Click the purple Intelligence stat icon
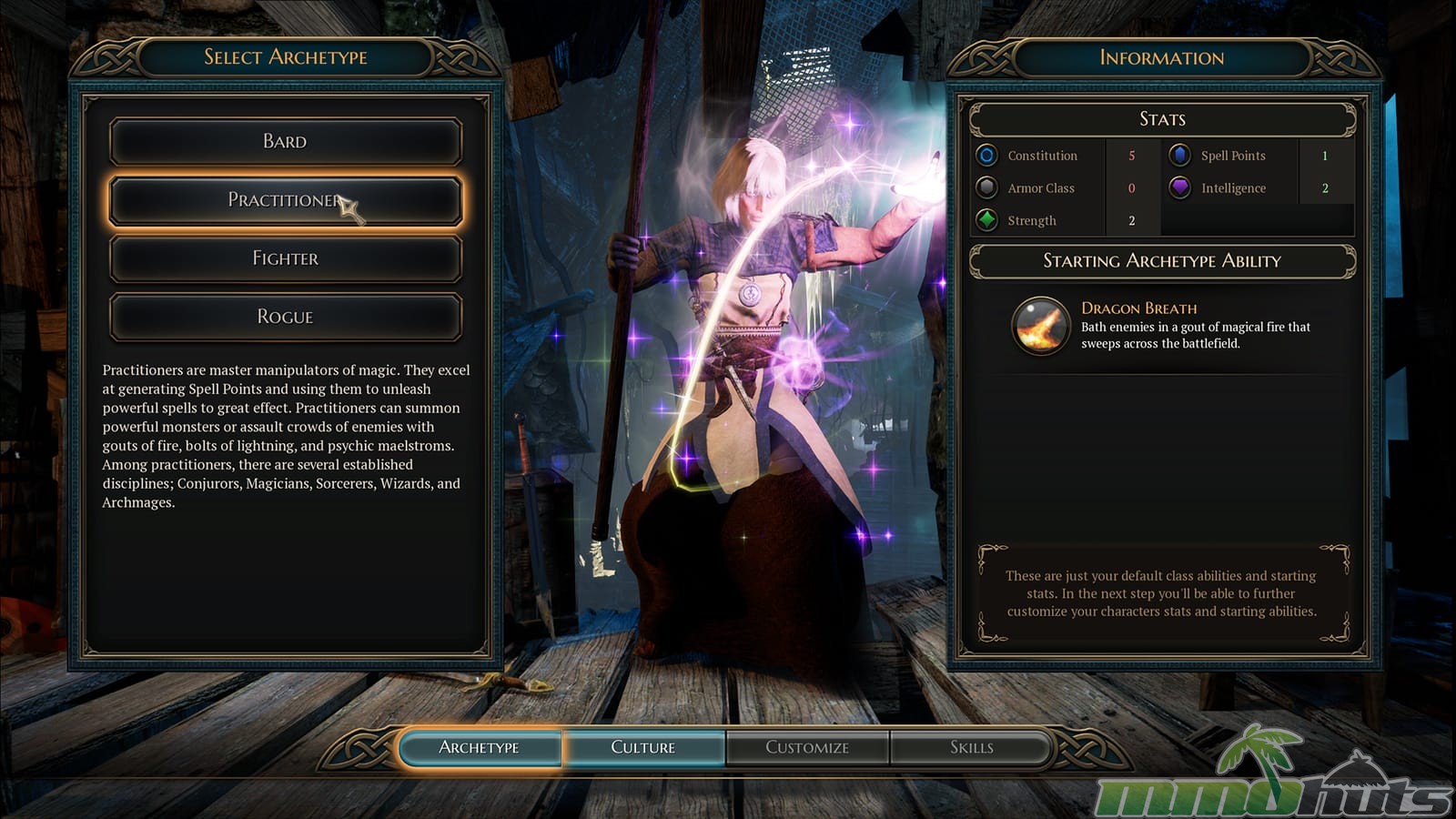 pos(1179,188)
